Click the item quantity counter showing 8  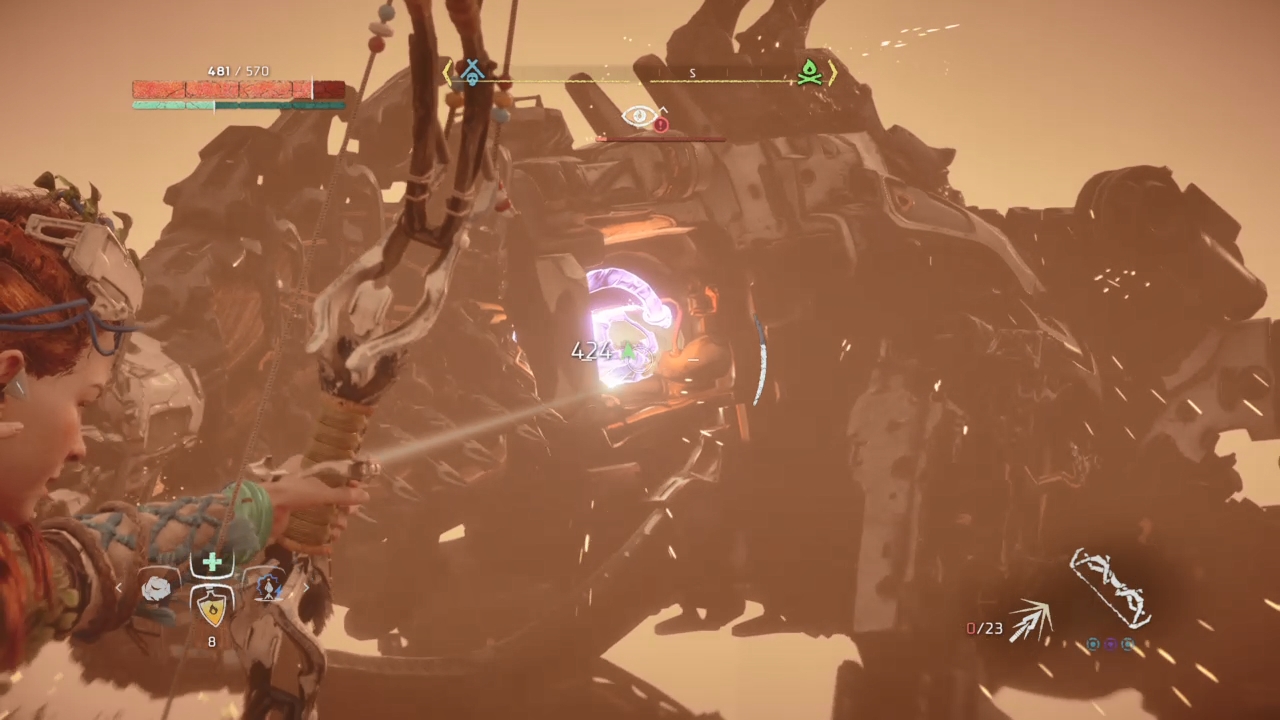coord(211,642)
